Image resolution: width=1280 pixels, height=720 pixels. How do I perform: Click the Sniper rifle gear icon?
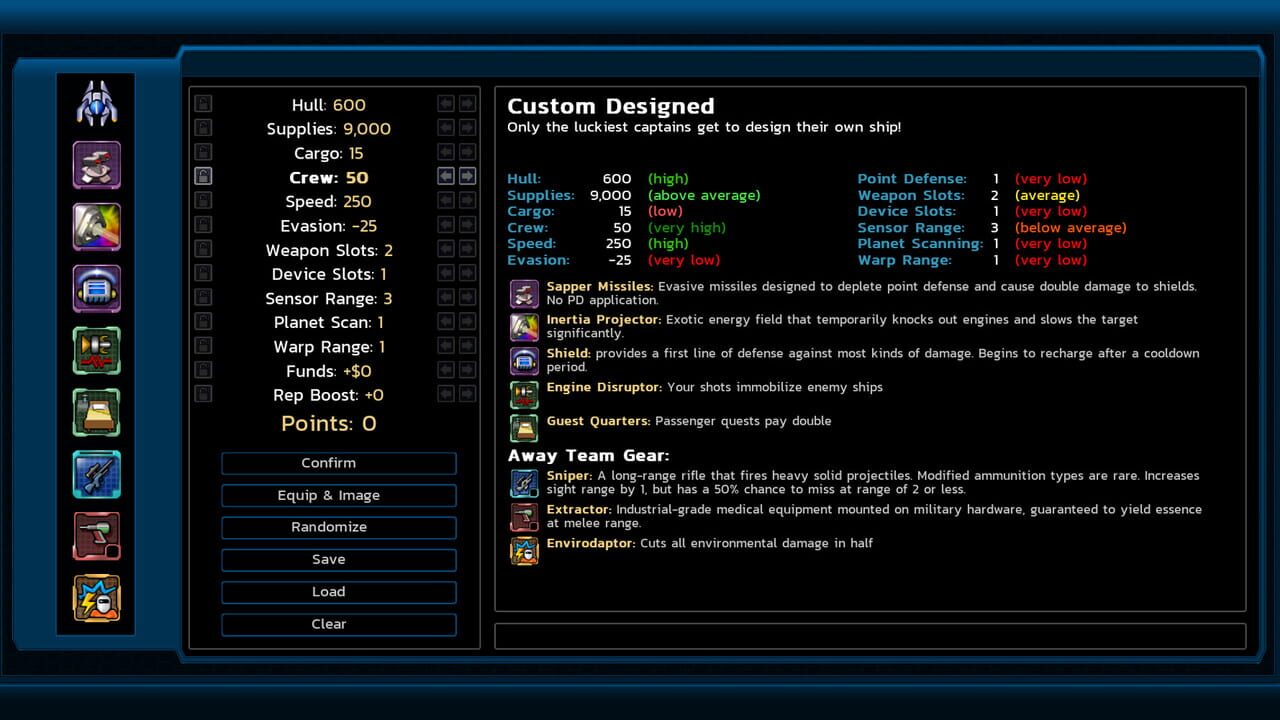coord(524,481)
